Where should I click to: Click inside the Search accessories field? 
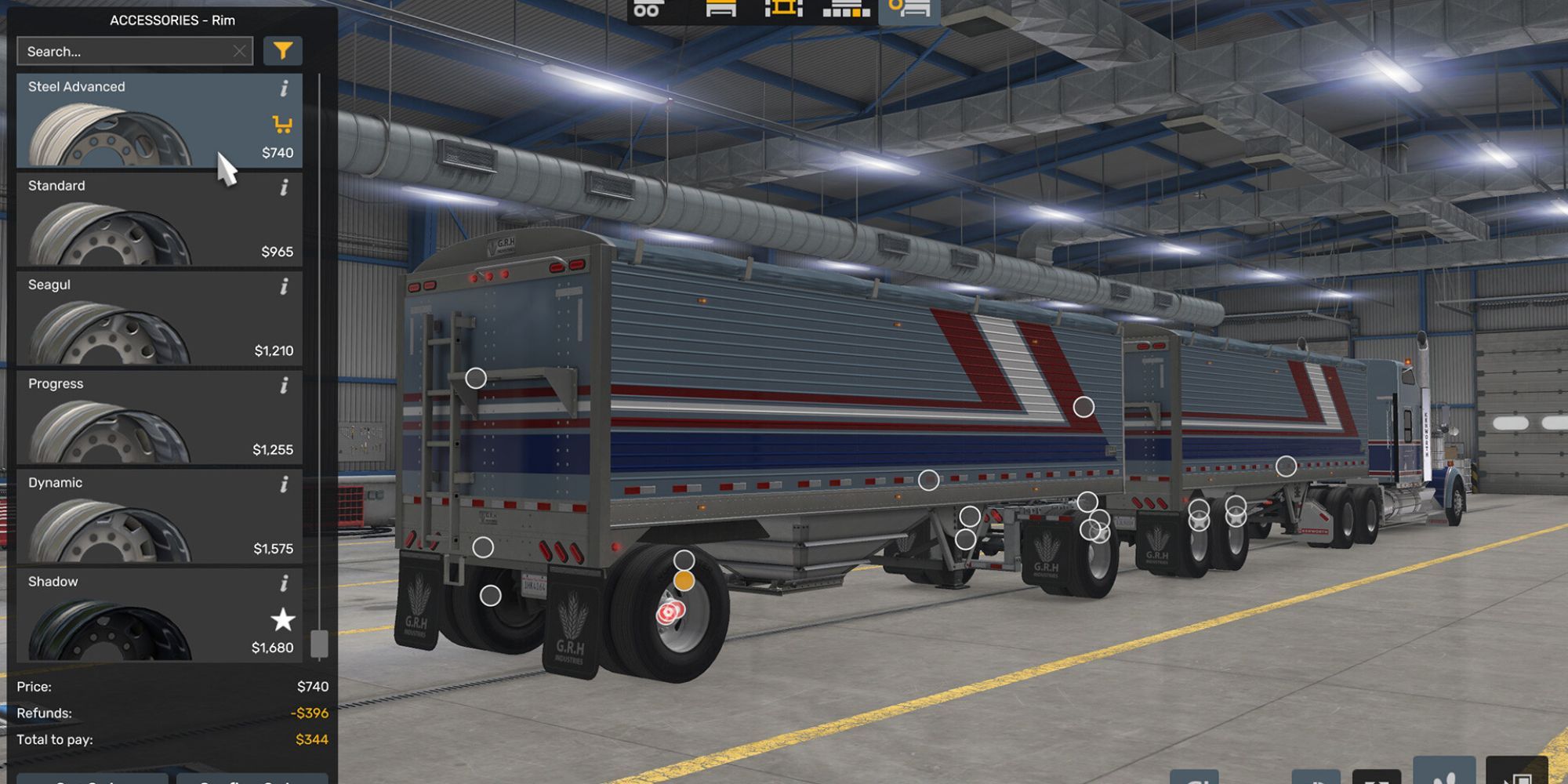pyautogui.click(x=118, y=50)
